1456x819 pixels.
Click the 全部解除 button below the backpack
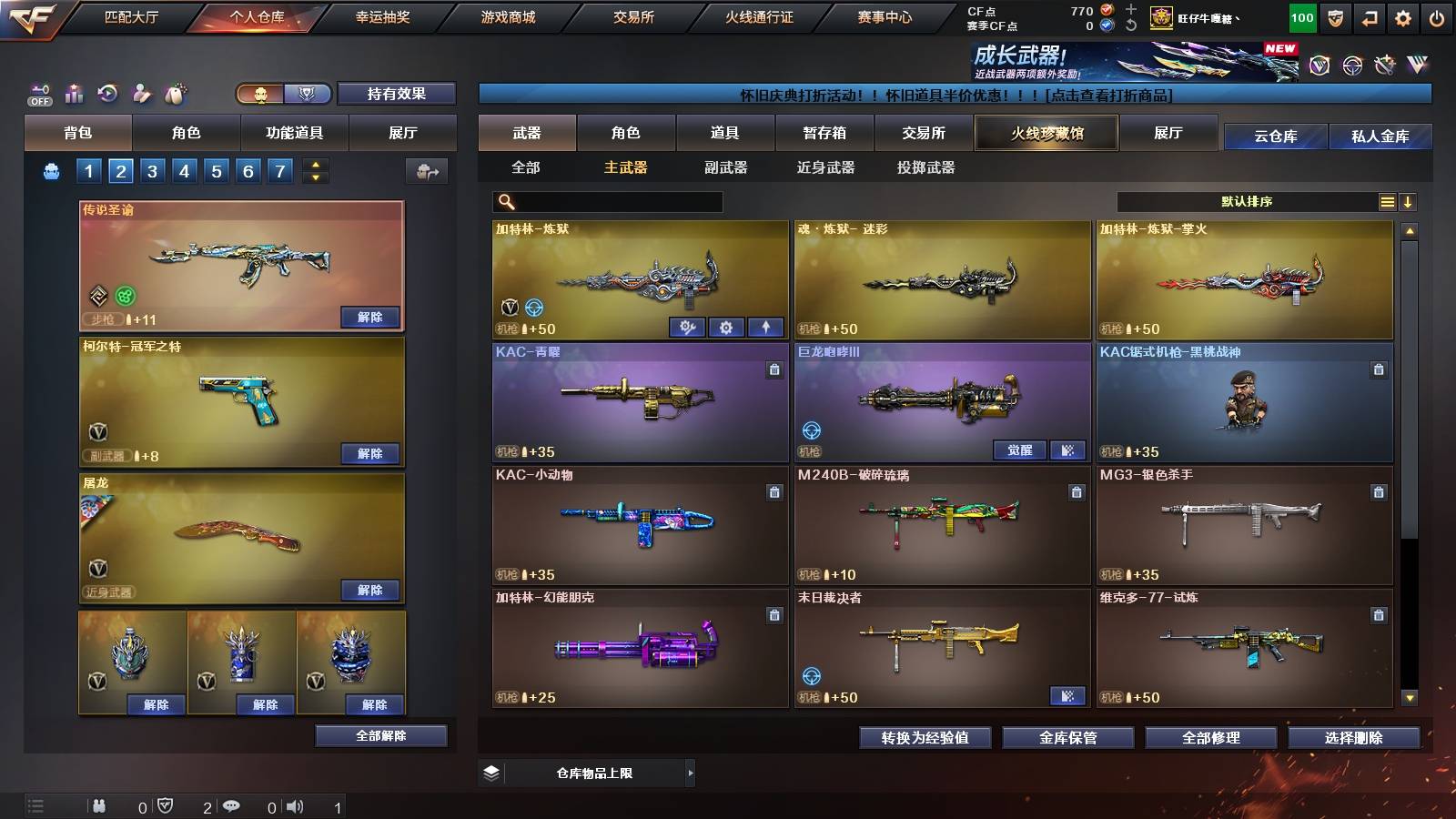[381, 735]
